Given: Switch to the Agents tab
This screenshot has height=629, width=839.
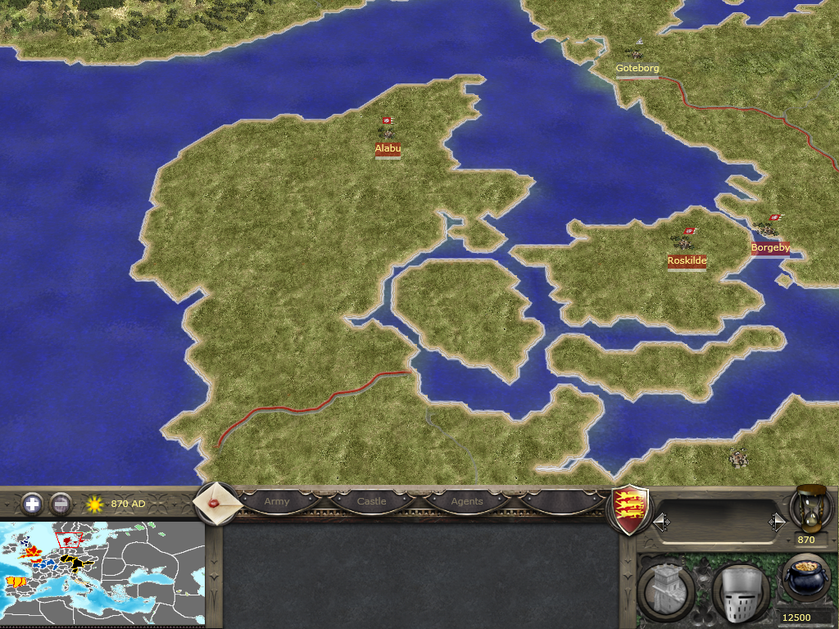Looking at the screenshot, I should (466, 501).
